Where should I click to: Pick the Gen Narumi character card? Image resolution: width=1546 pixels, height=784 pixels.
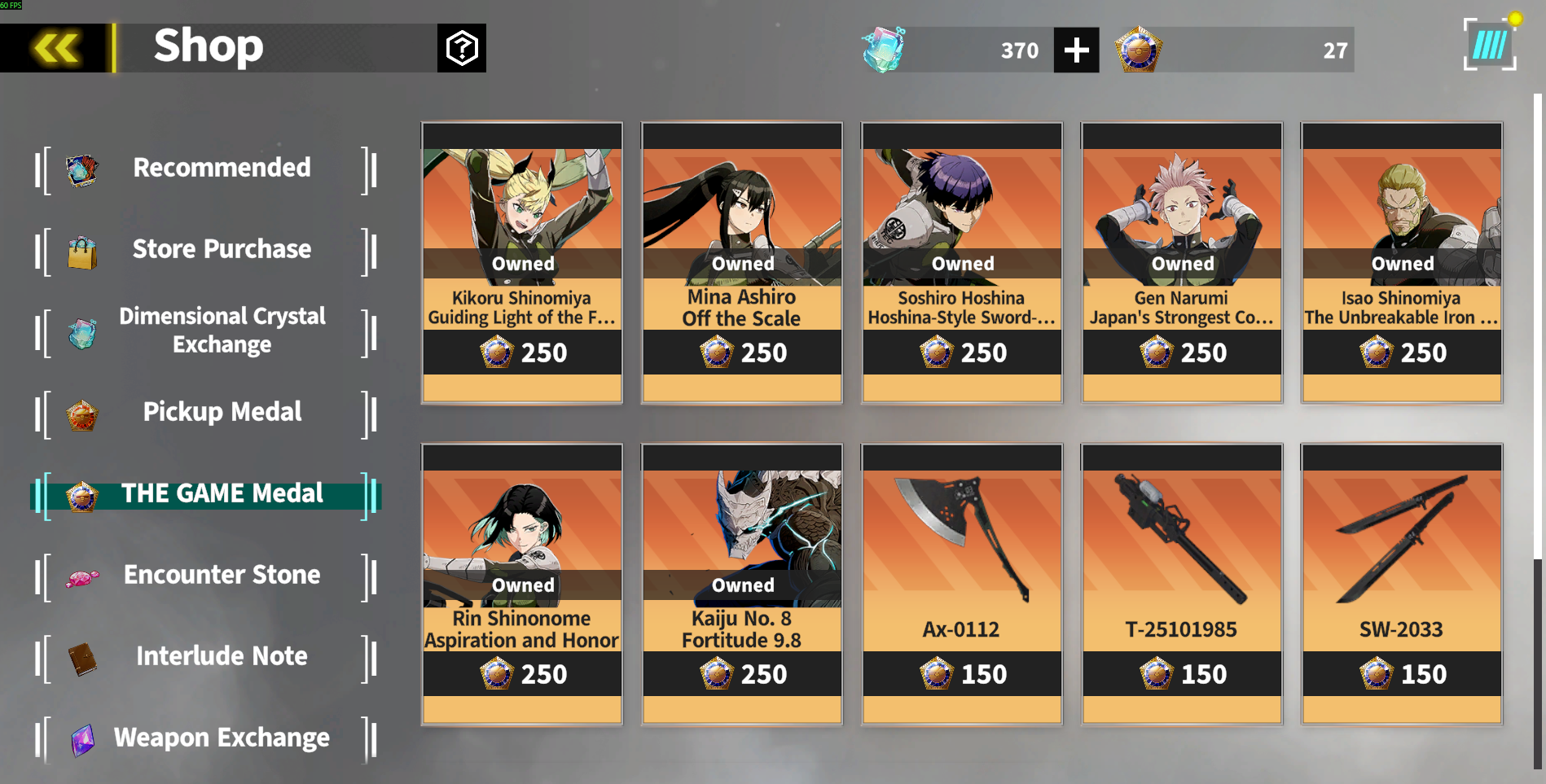click(1182, 262)
